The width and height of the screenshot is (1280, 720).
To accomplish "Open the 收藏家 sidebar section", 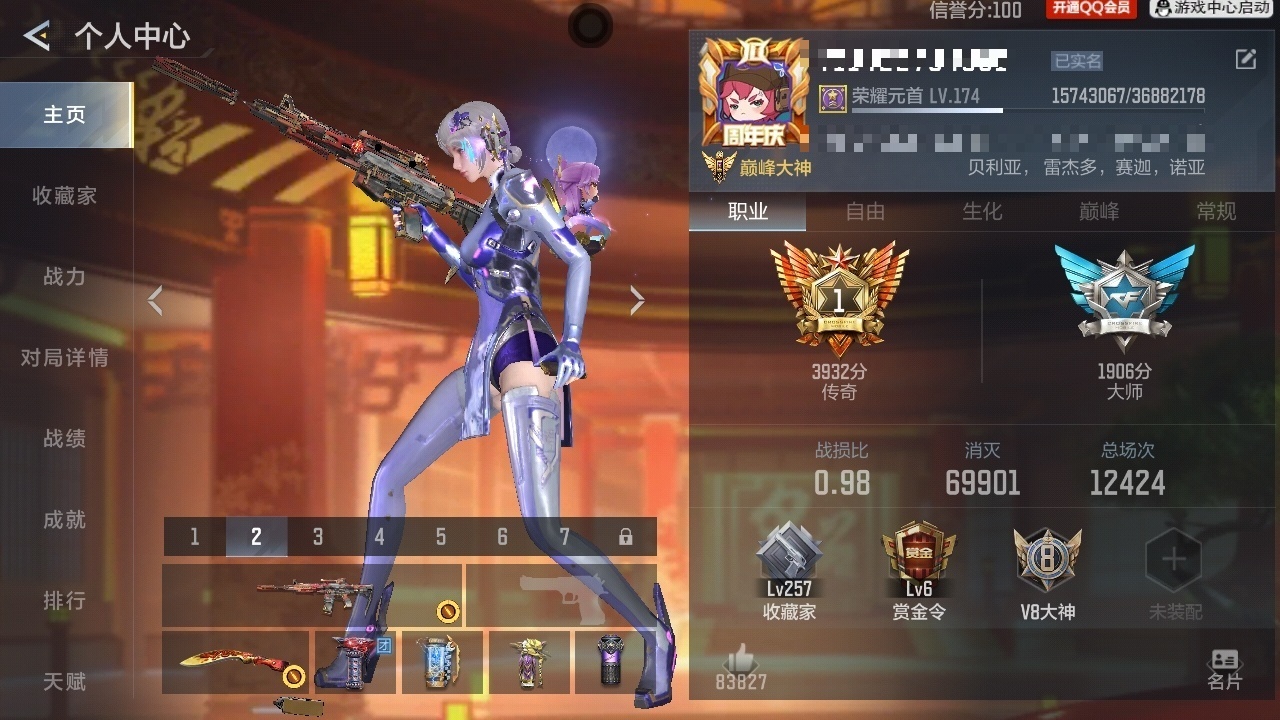I will tap(65, 196).
